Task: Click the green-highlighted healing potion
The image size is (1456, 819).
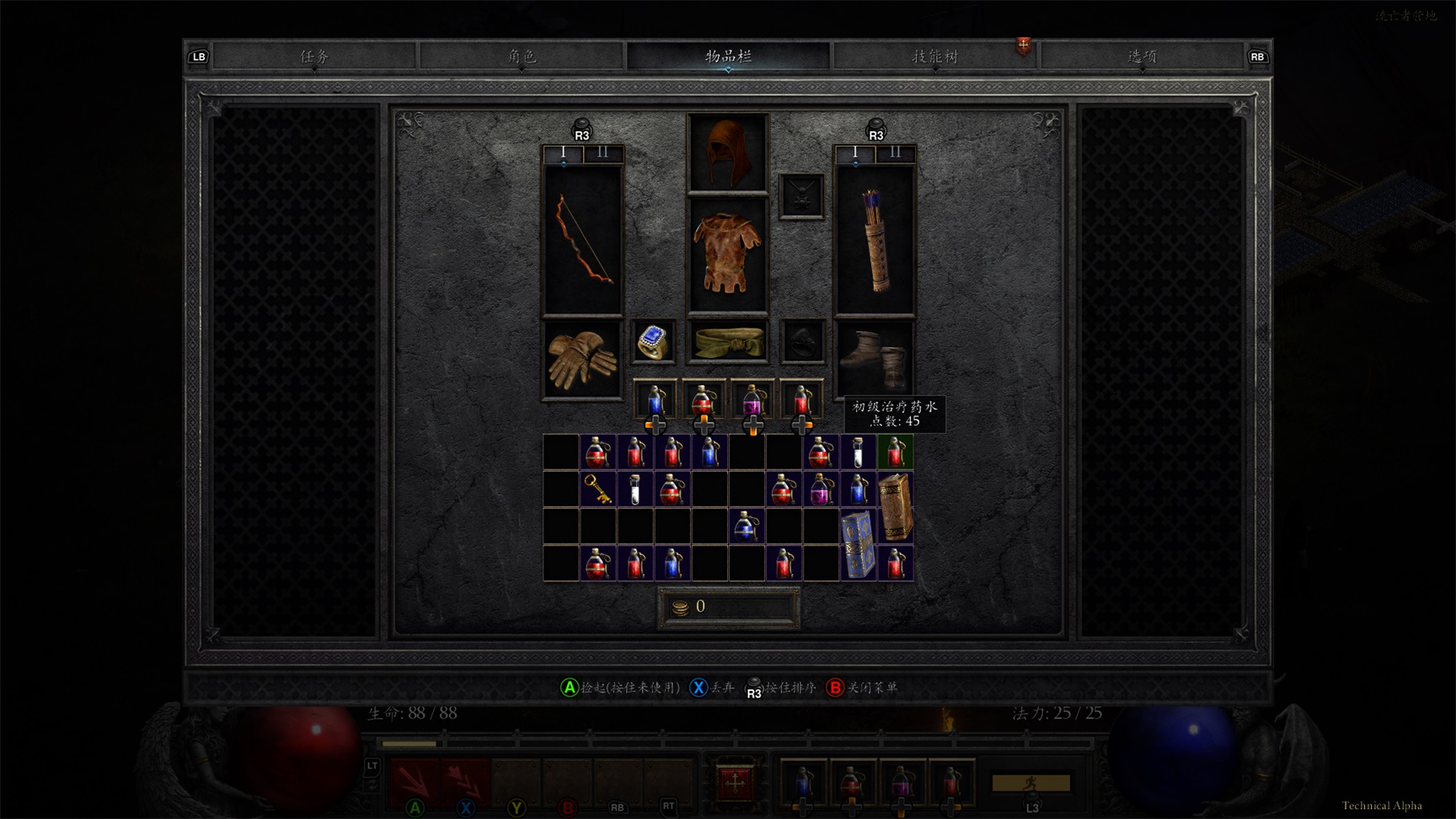Action: coord(895,452)
